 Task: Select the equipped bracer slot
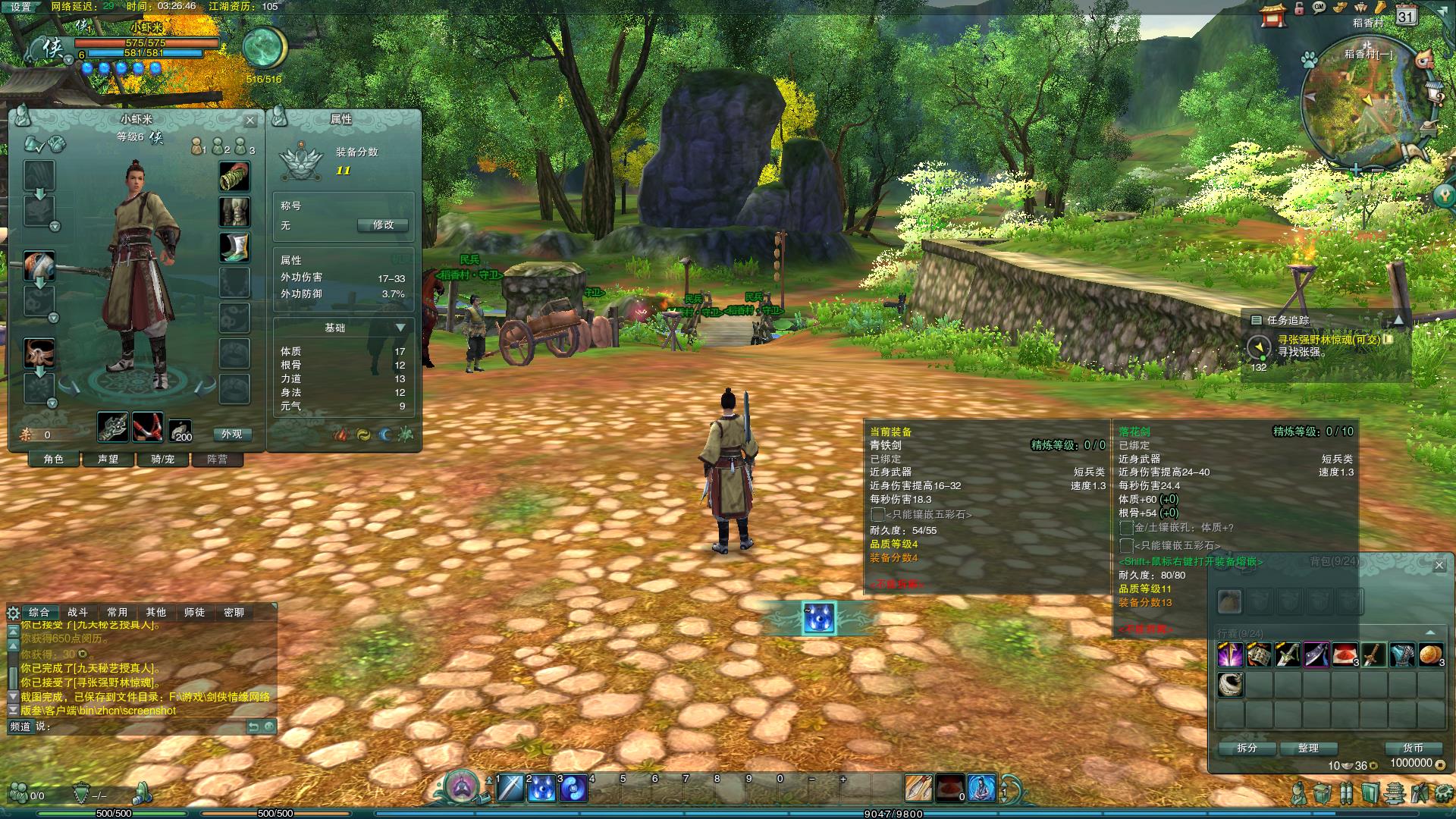point(234,176)
